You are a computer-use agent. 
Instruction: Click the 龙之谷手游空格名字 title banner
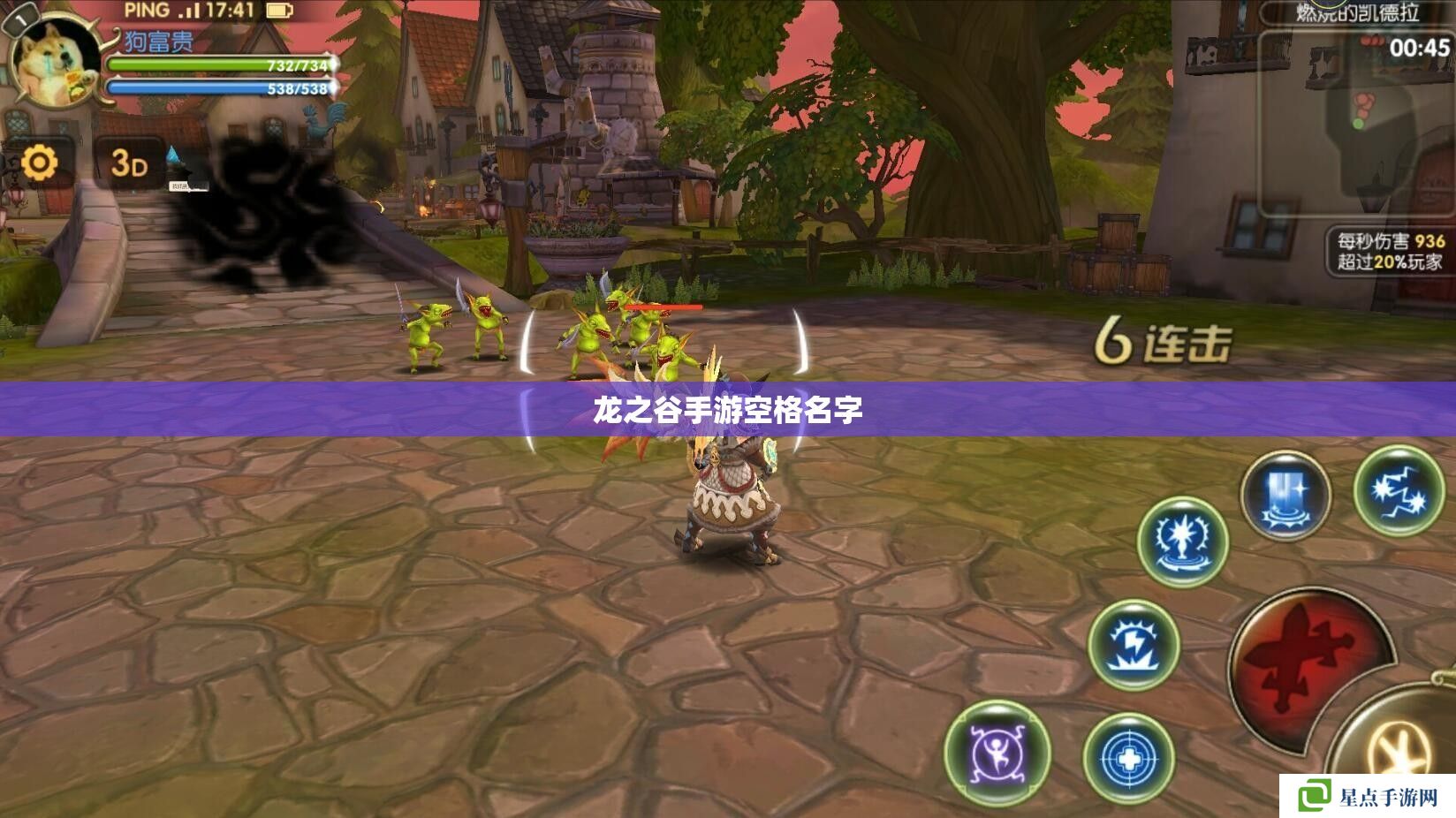point(728,409)
